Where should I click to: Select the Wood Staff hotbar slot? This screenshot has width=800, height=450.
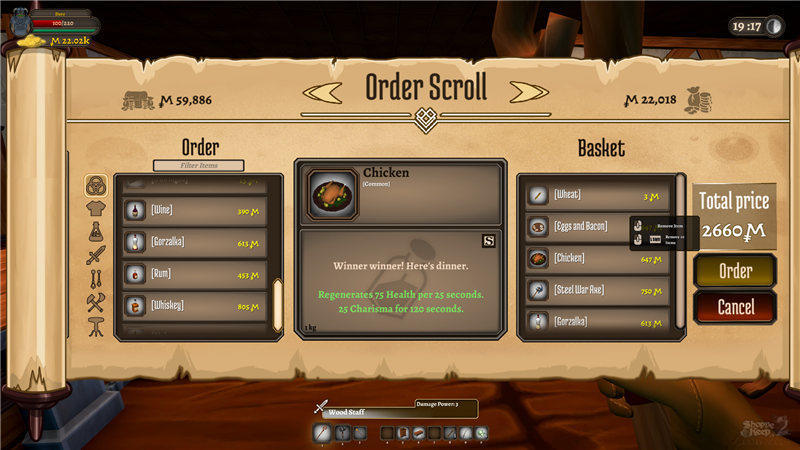click(321, 432)
